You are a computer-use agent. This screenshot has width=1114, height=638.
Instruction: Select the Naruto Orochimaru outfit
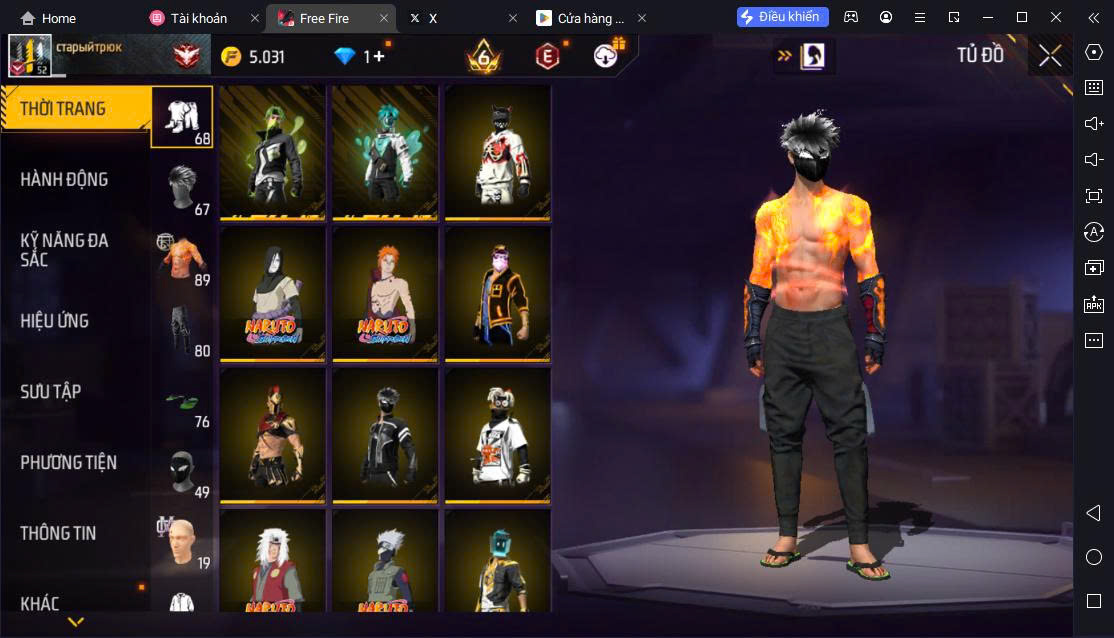[273, 293]
